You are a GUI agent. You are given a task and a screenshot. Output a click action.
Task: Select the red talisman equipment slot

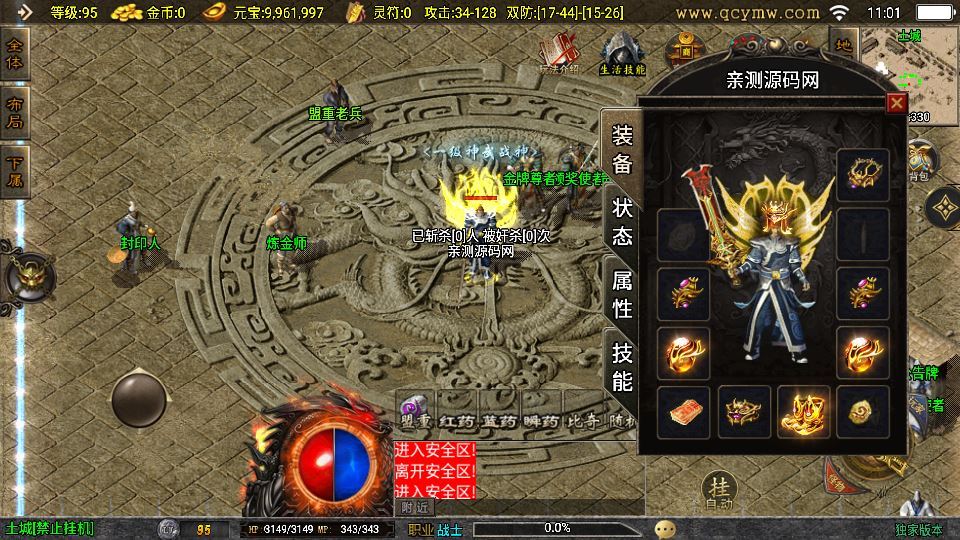click(684, 411)
